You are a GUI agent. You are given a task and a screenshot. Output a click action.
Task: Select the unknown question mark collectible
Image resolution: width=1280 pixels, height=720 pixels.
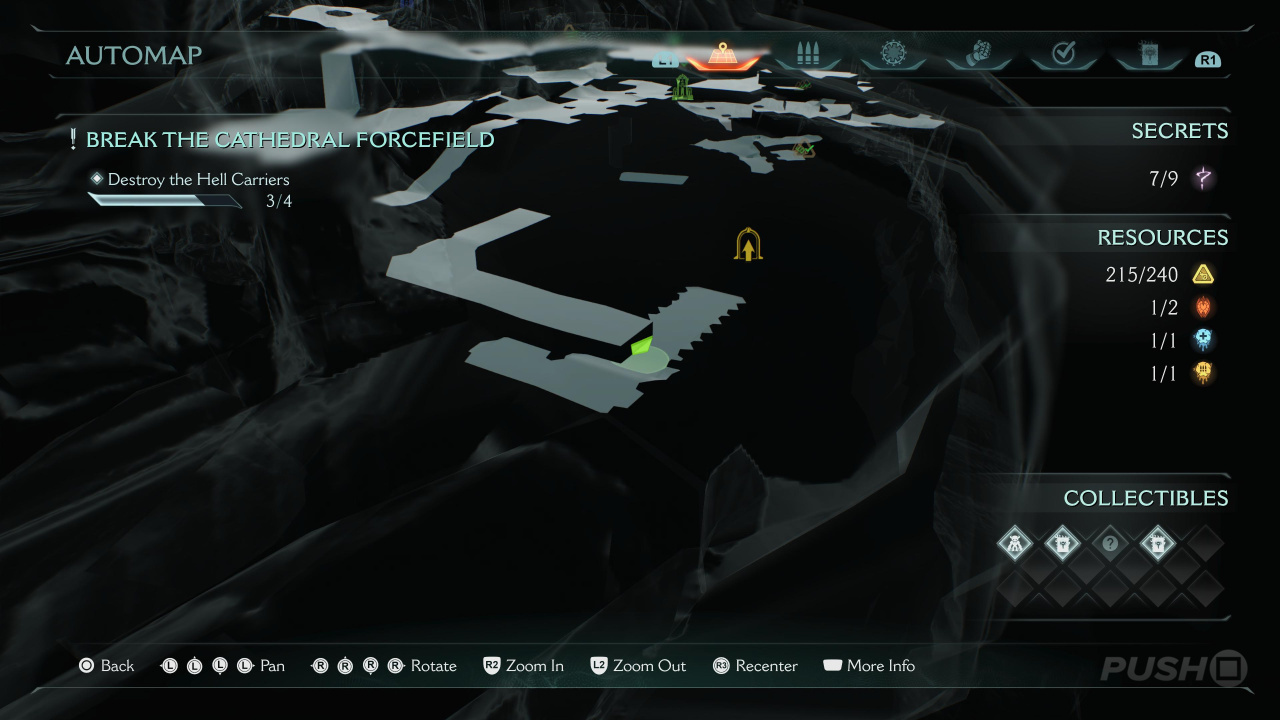(1110, 544)
